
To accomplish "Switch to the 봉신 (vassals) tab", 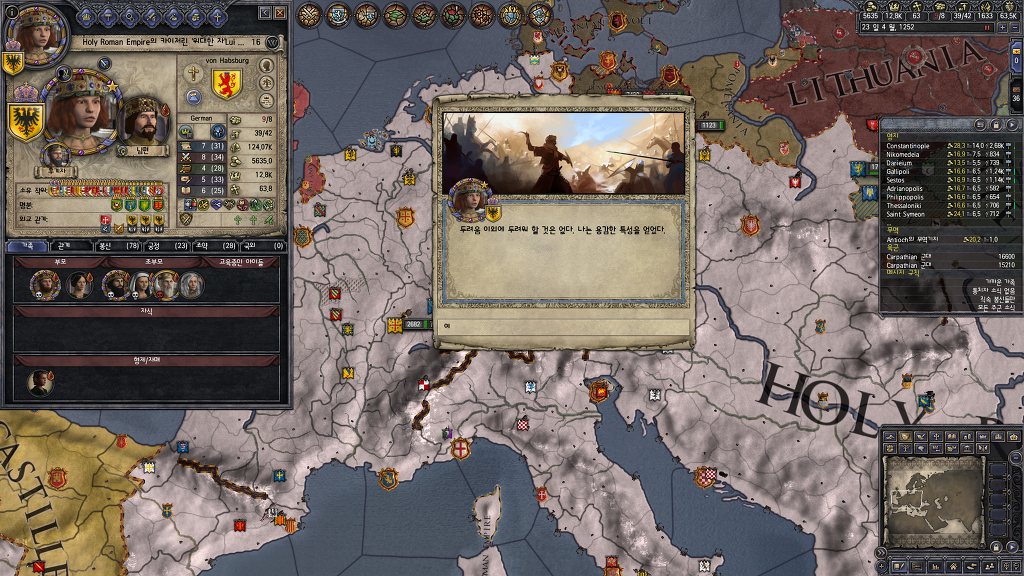I will point(117,245).
